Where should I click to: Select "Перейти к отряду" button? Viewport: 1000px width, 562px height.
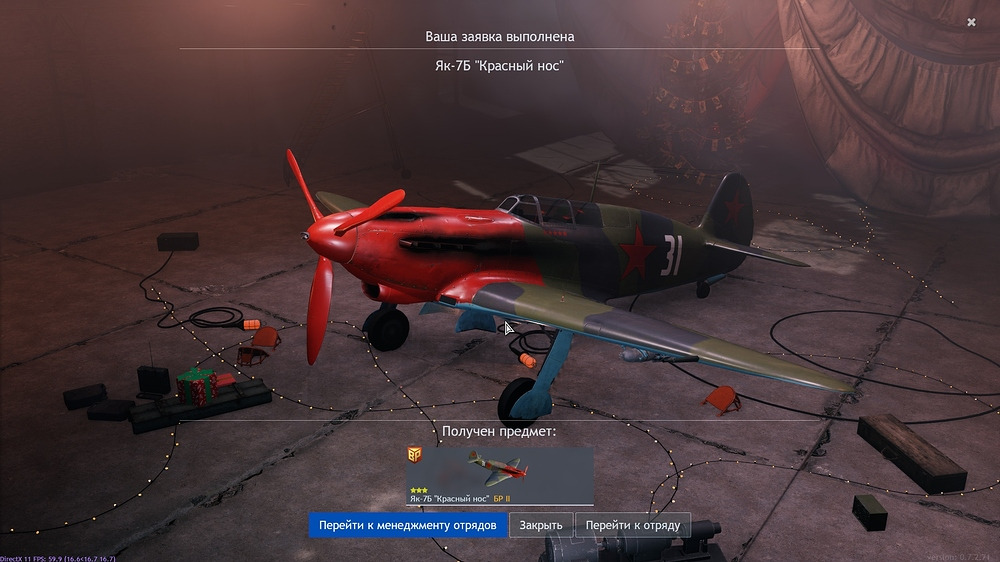[632, 525]
